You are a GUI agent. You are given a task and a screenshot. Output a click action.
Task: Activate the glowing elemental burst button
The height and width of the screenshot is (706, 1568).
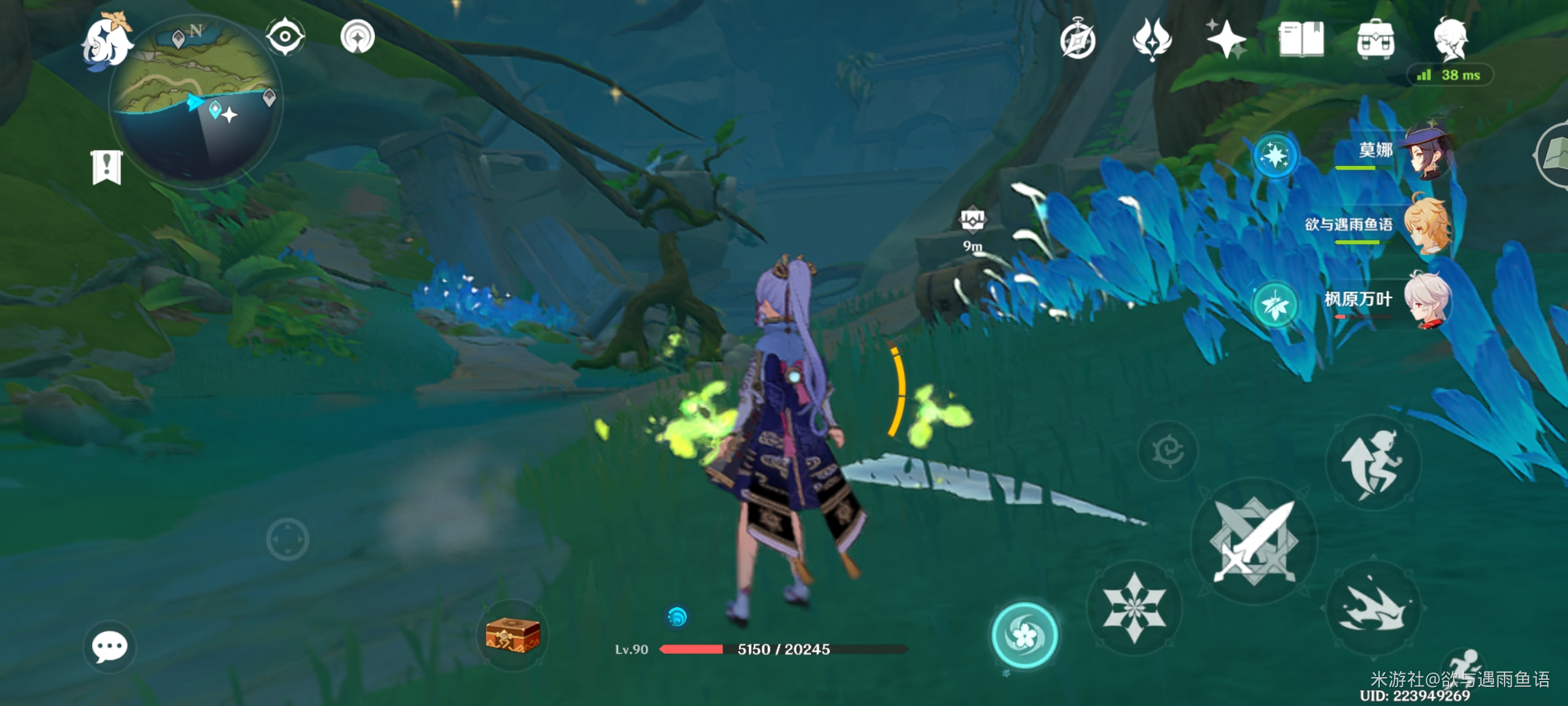point(1024,635)
